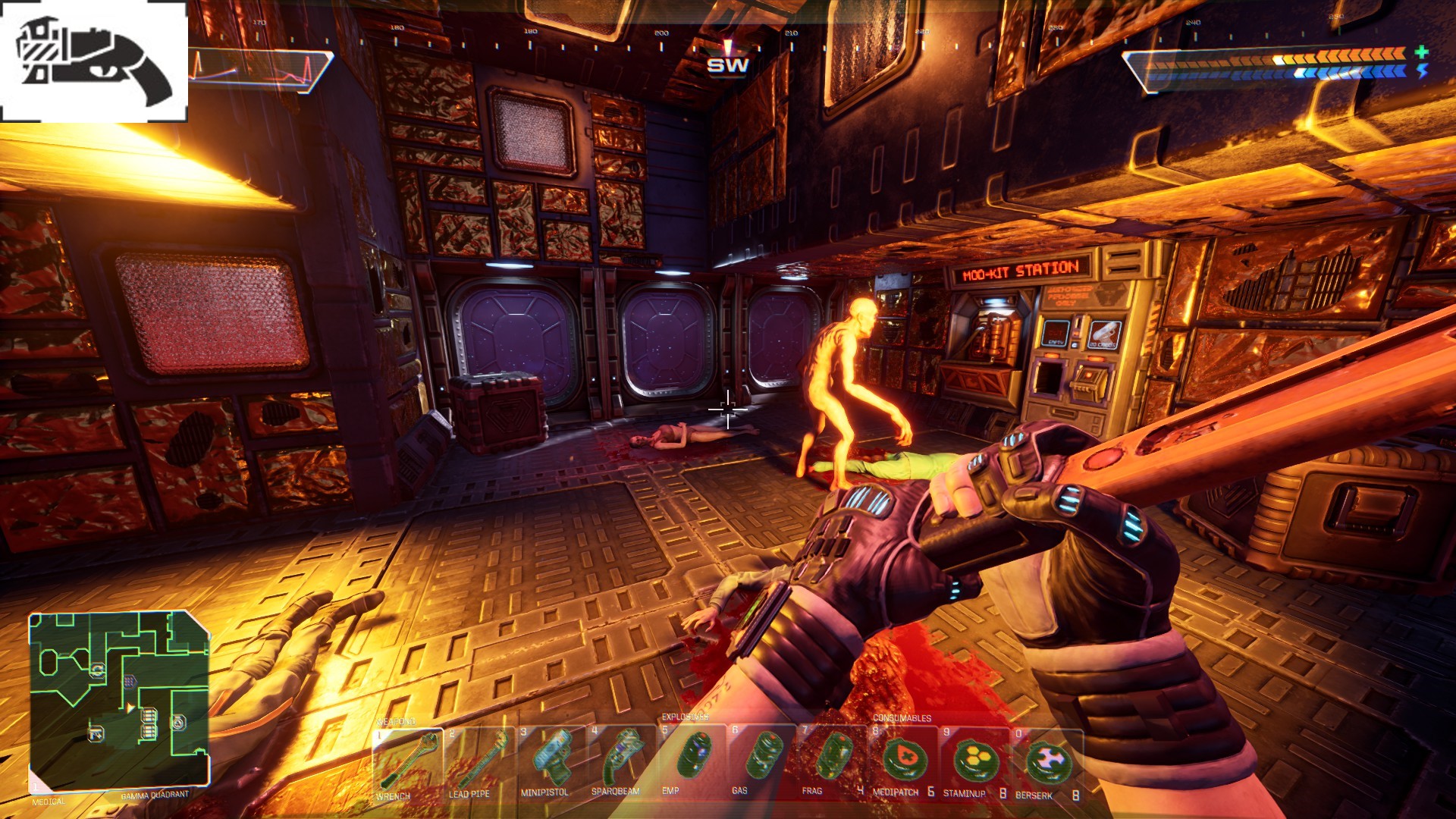Select the EMP grenade slot

(692, 761)
